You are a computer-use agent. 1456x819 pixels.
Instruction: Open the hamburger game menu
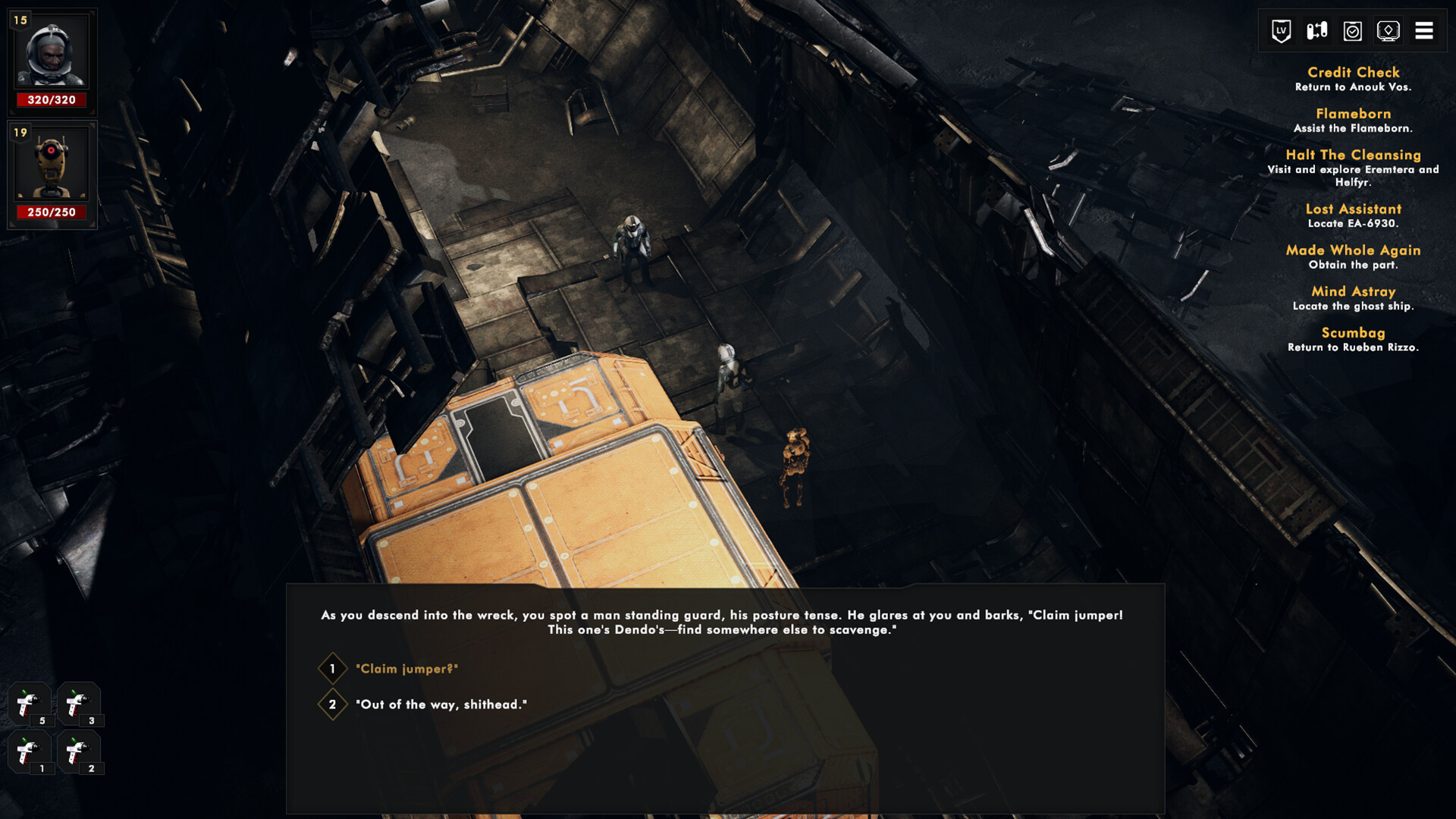click(1425, 31)
